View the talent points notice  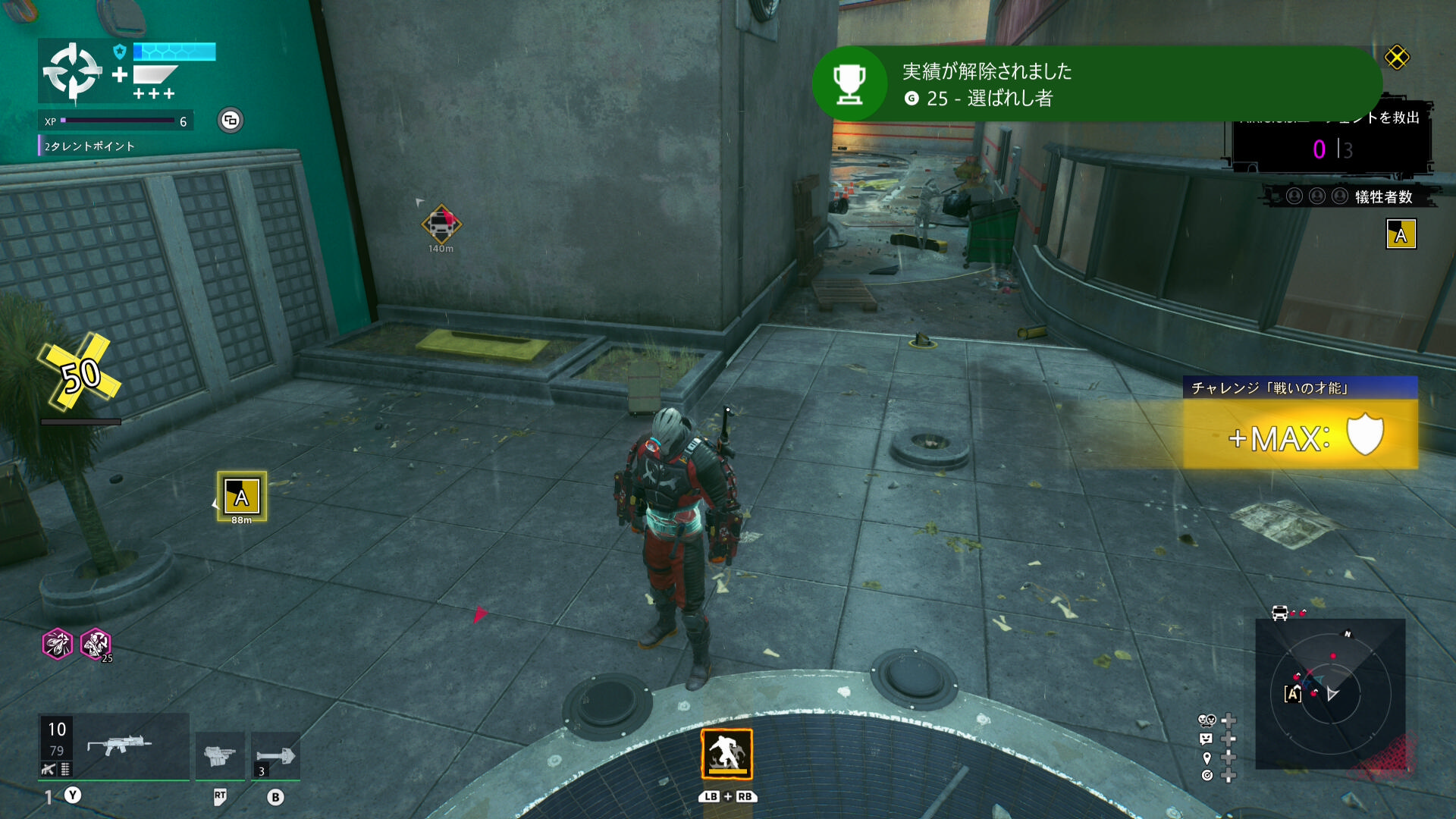89,146
